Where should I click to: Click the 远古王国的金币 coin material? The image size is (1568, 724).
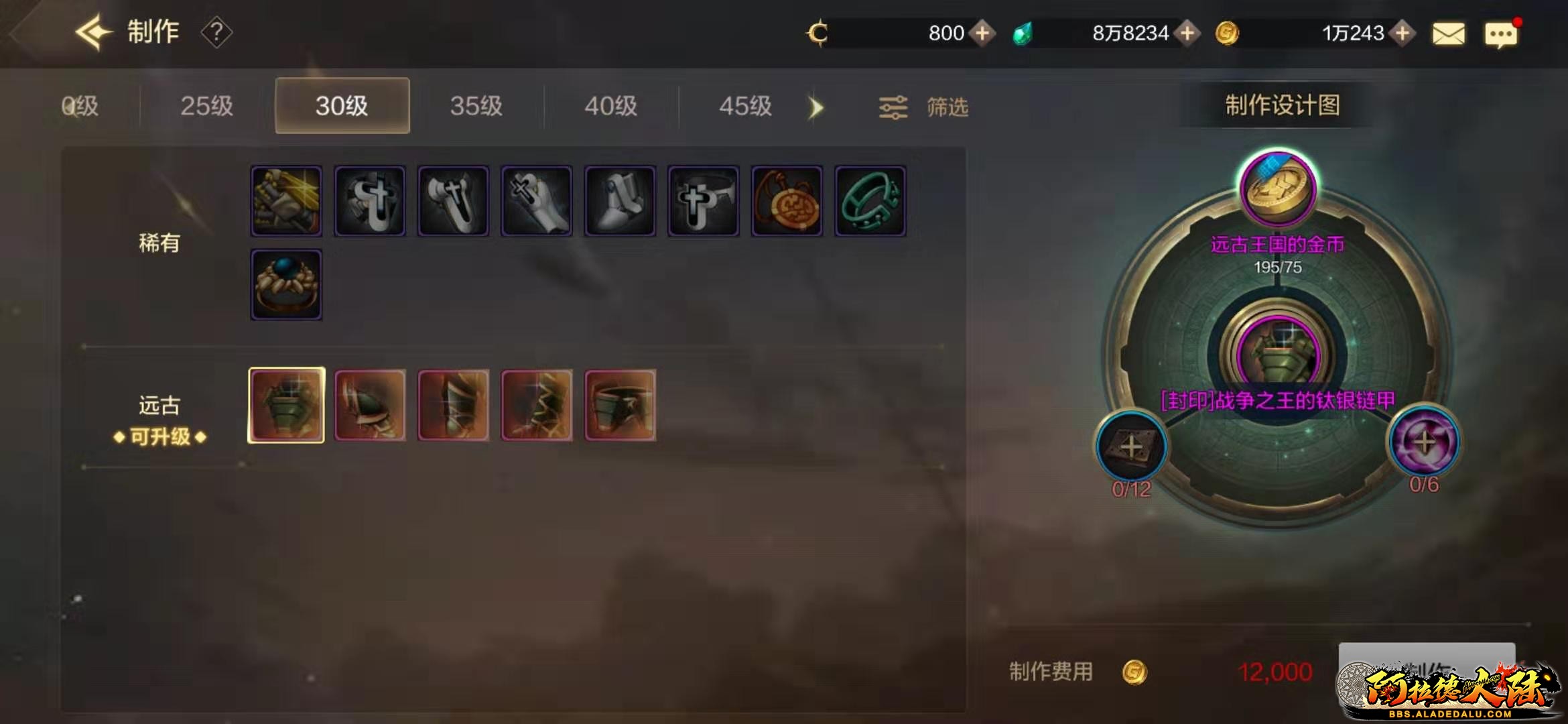point(1277,189)
